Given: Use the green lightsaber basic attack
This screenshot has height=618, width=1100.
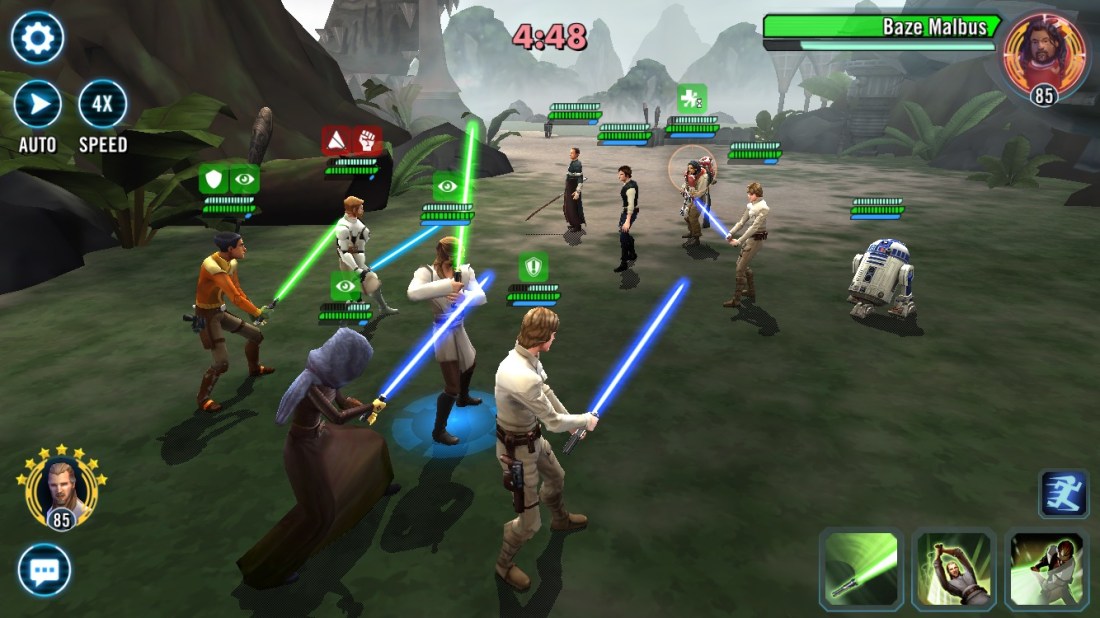Looking at the screenshot, I should click(860, 569).
